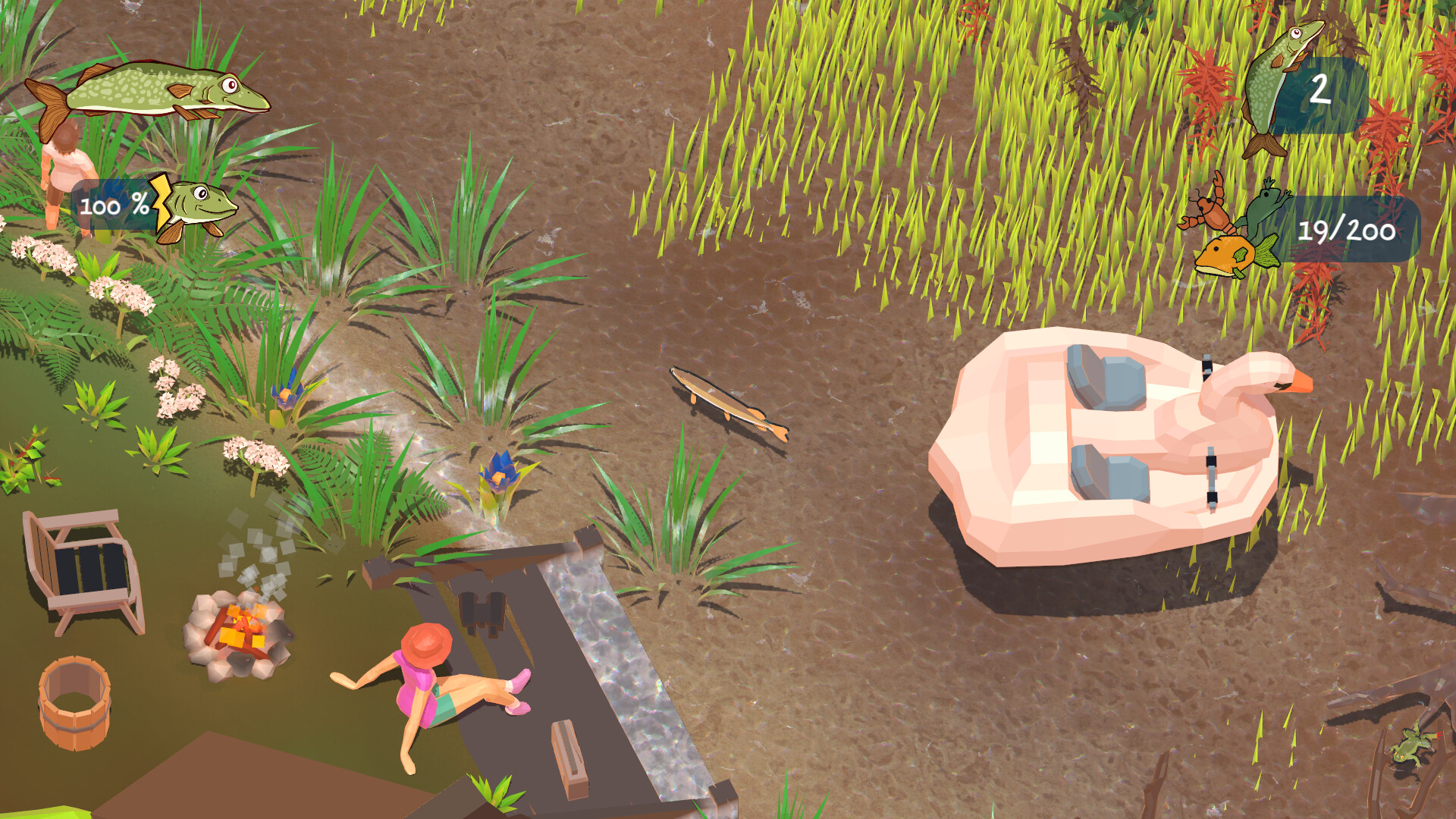
Task: Toggle the 100 % power badge
Action: 110,203
